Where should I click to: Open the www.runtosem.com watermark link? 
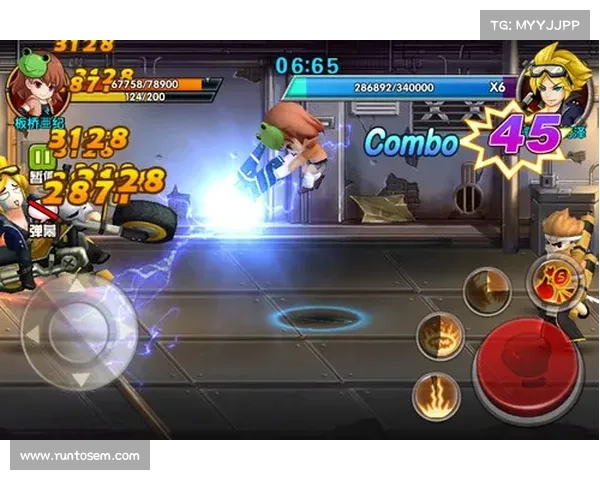[80, 456]
